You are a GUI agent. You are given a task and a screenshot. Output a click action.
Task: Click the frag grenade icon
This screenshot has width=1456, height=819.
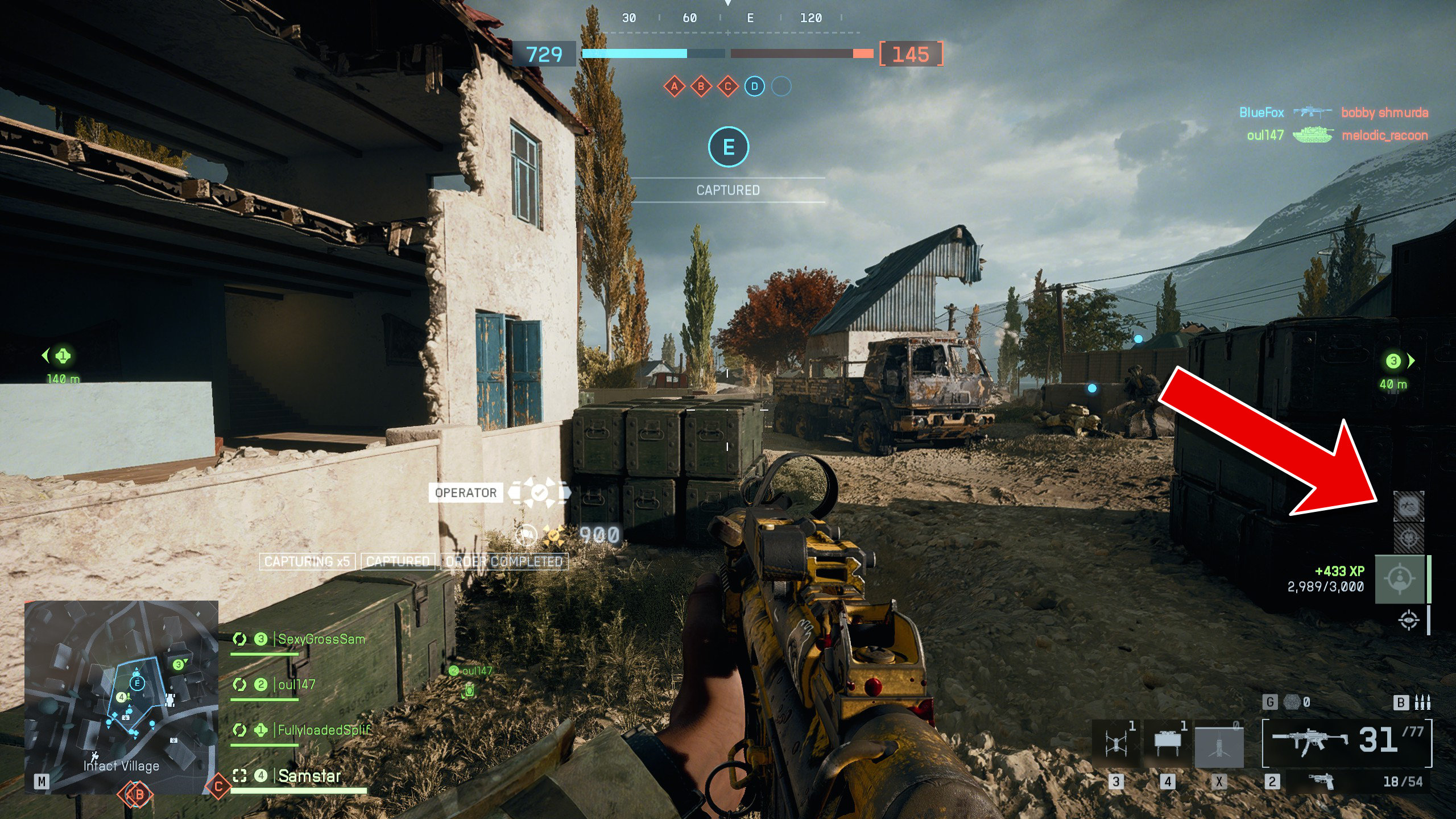coord(1292,702)
